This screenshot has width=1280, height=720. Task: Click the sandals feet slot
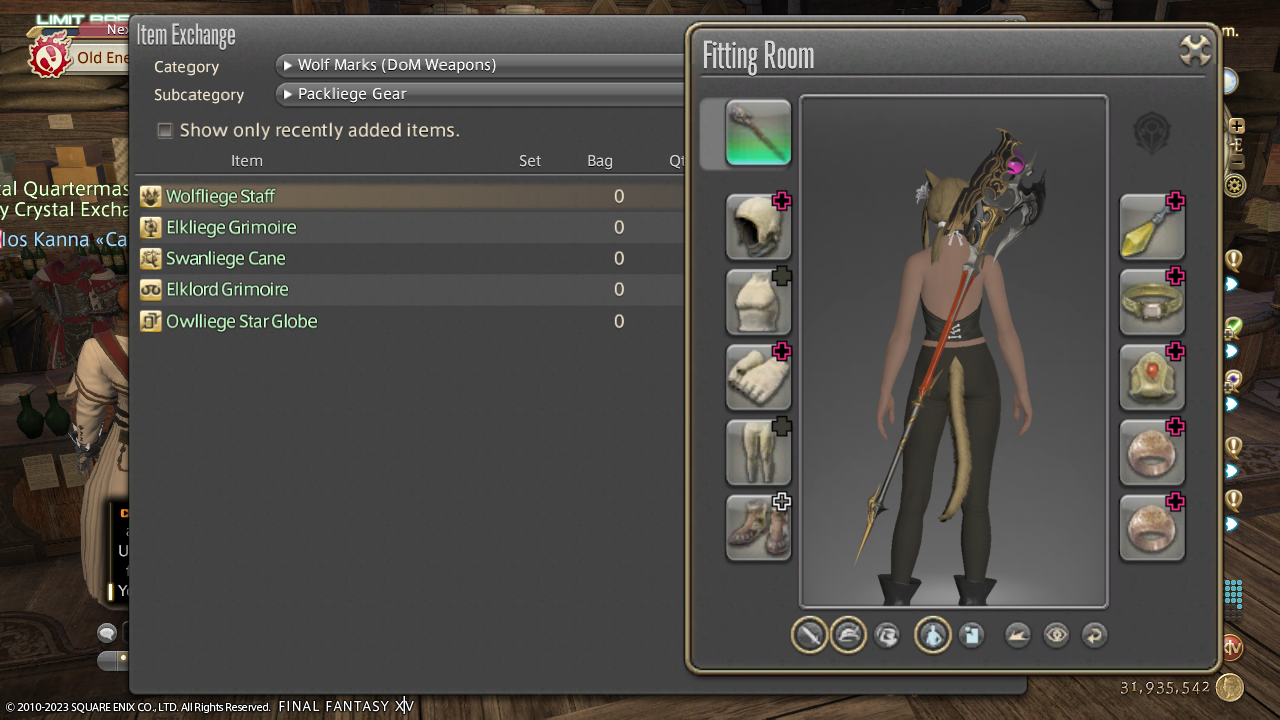click(758, 527)
